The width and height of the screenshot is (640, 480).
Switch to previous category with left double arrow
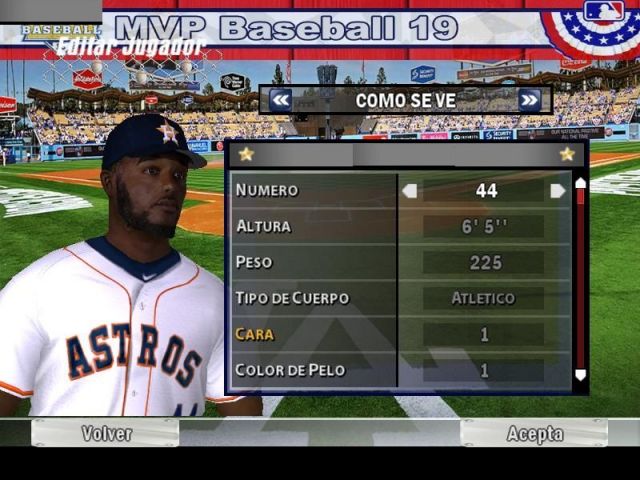(281, 100)
